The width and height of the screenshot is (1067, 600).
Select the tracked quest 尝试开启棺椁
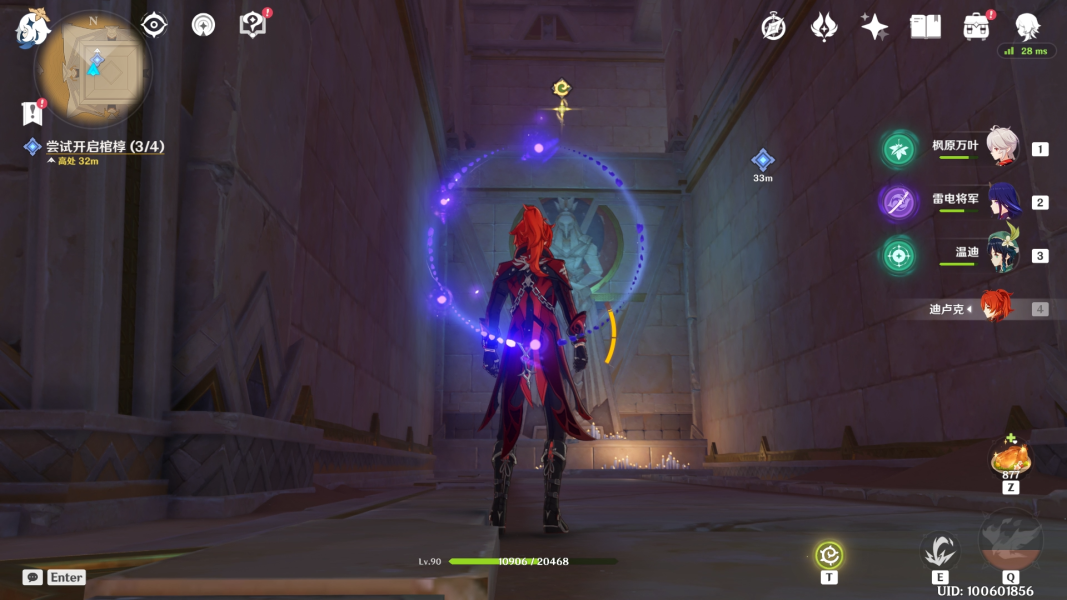point(105,147)
